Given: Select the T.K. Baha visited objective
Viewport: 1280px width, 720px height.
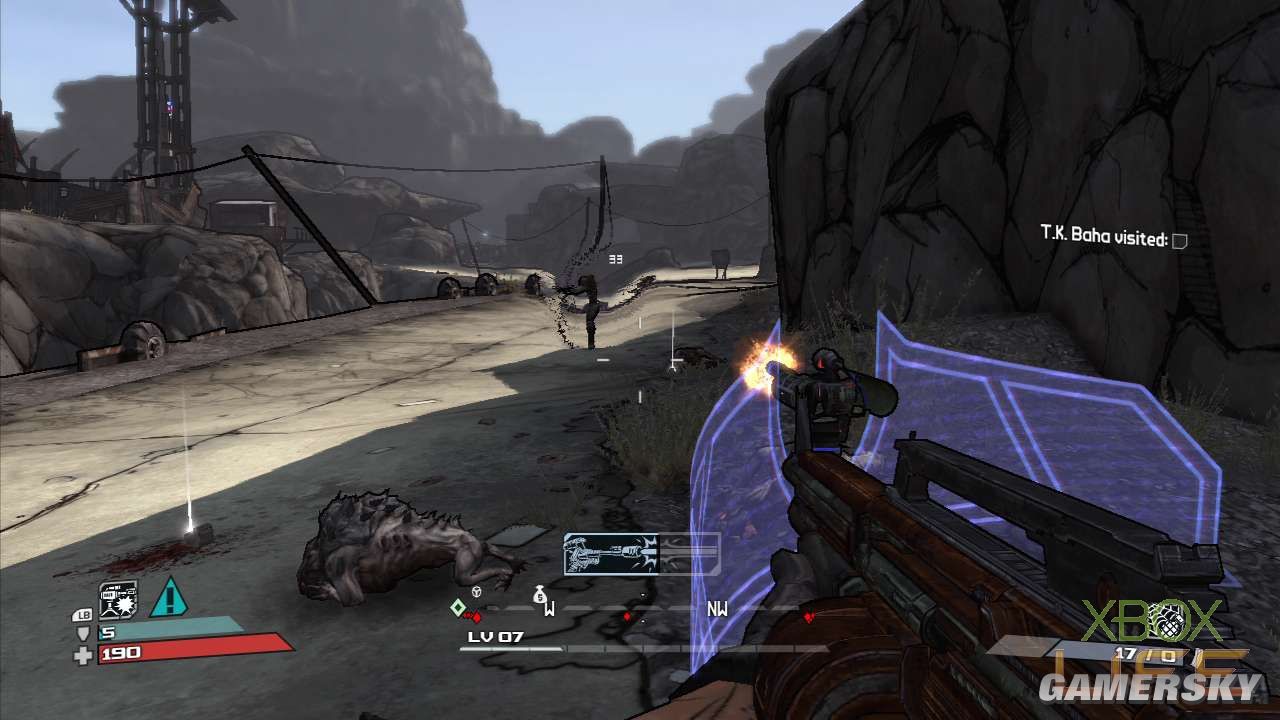Looking at the screenshot, I should click(1103, 239).
